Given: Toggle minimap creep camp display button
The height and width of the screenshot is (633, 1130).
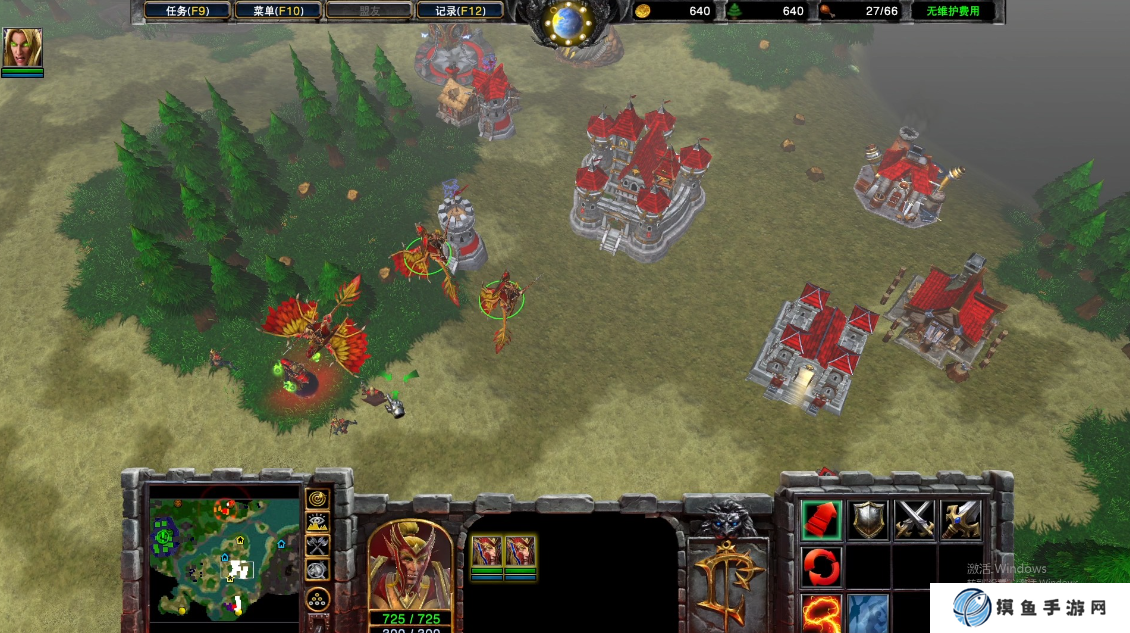Looking at the screenshot, I should [x=318, y=570].
